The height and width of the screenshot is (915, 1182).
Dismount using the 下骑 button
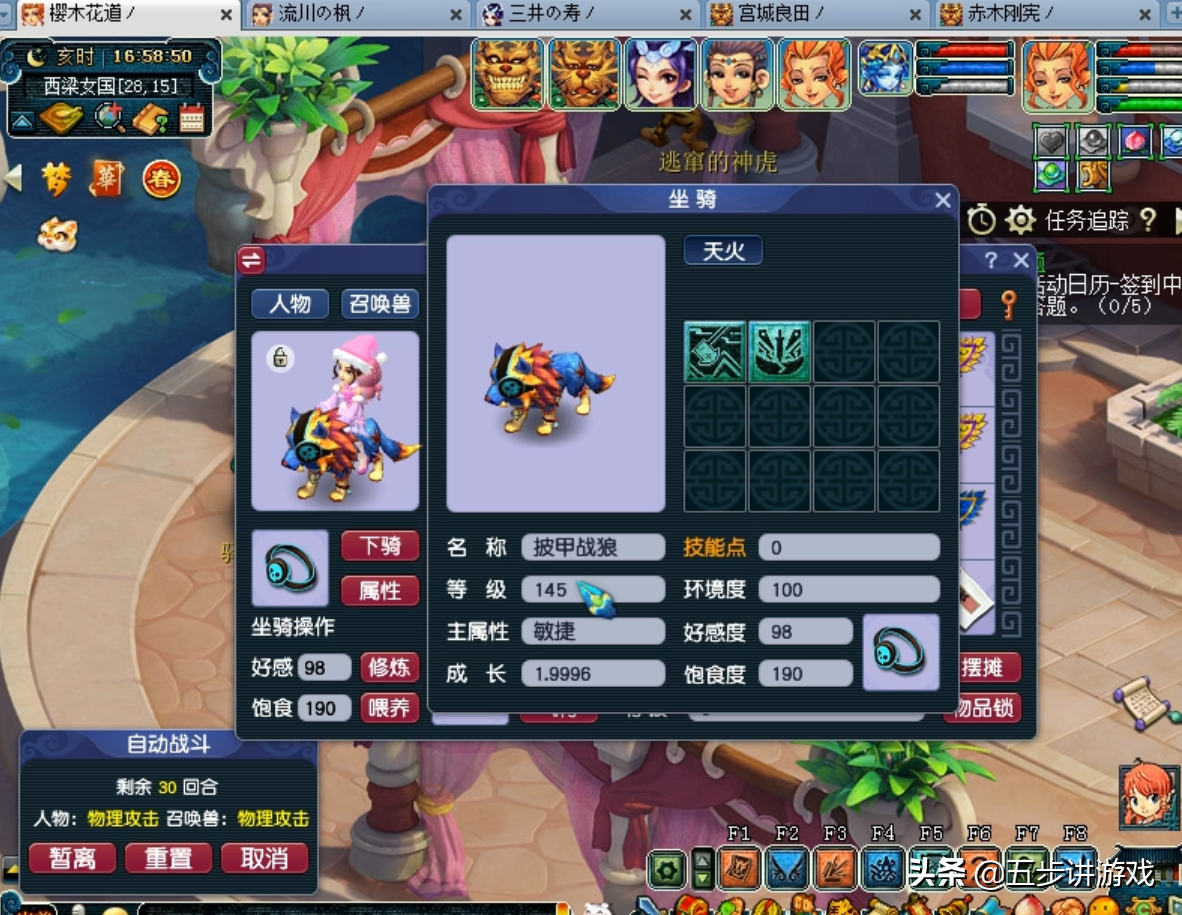[x=380, y=546]
